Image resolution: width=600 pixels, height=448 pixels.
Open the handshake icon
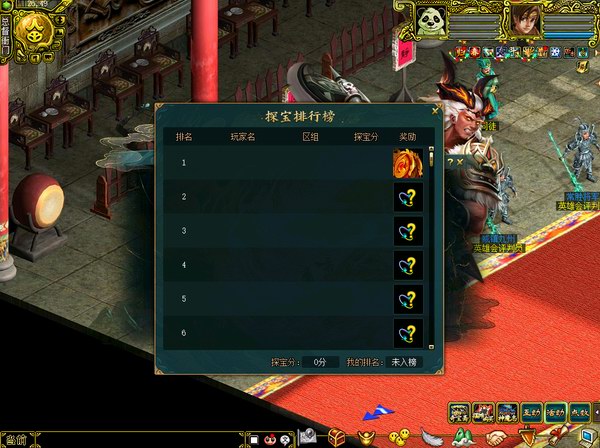click(x=495, y=438)
